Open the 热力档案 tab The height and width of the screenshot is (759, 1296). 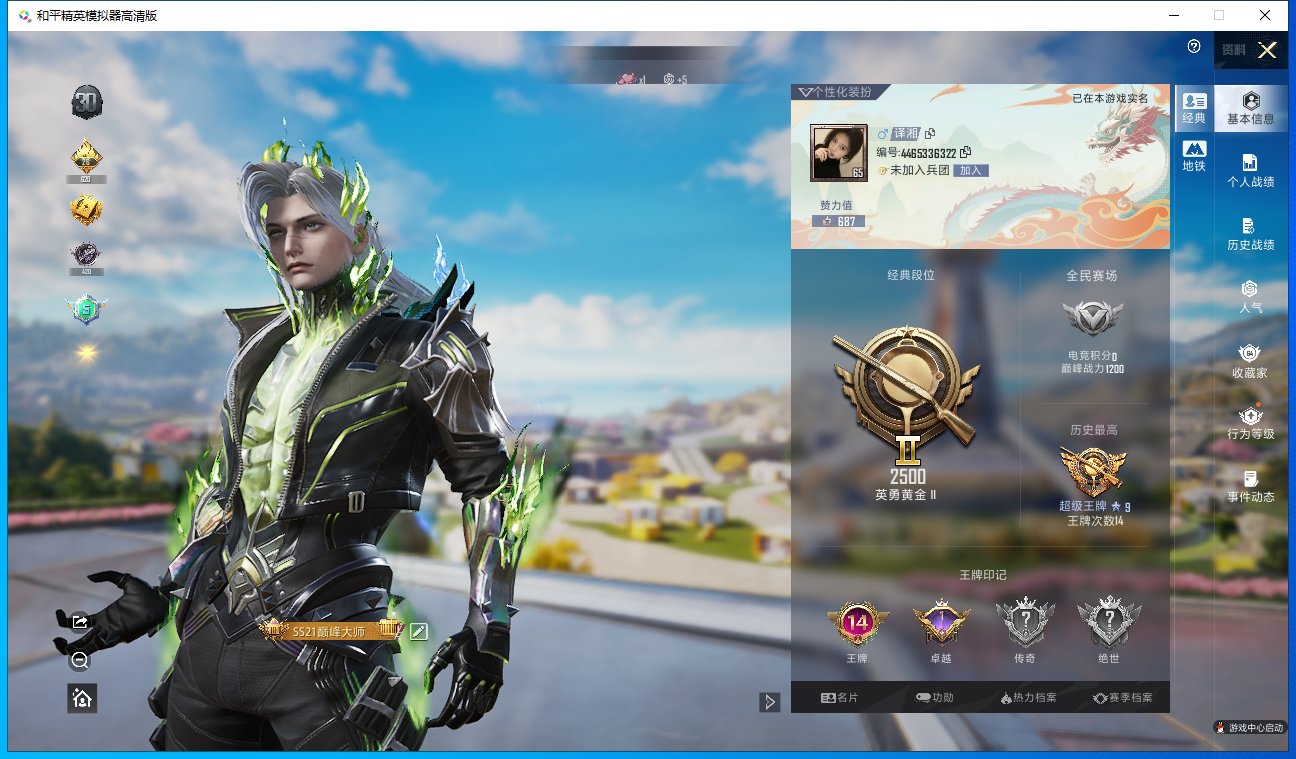tap(1028, 698)
